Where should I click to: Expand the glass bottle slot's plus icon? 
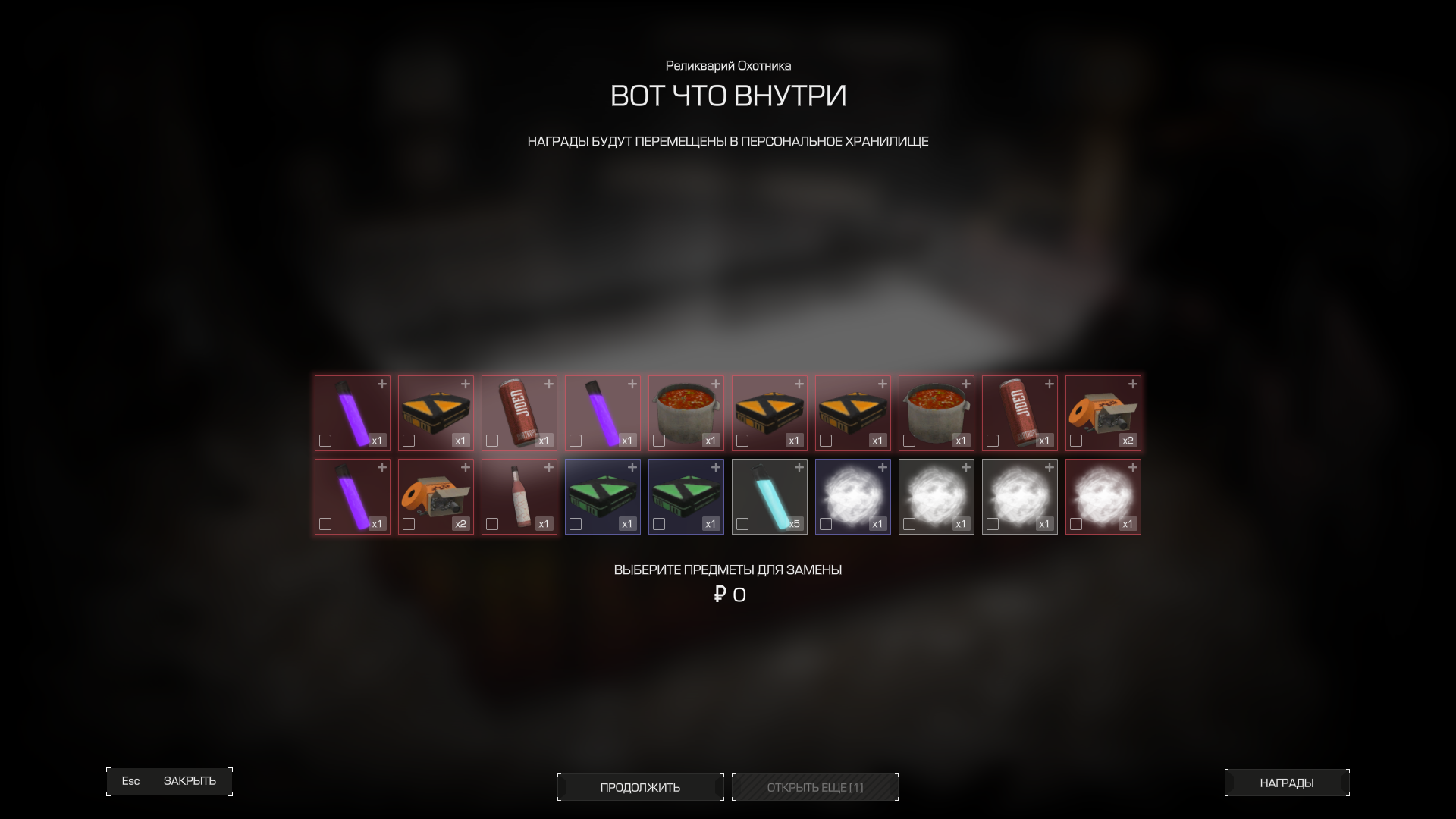click(x=549, y=468)
